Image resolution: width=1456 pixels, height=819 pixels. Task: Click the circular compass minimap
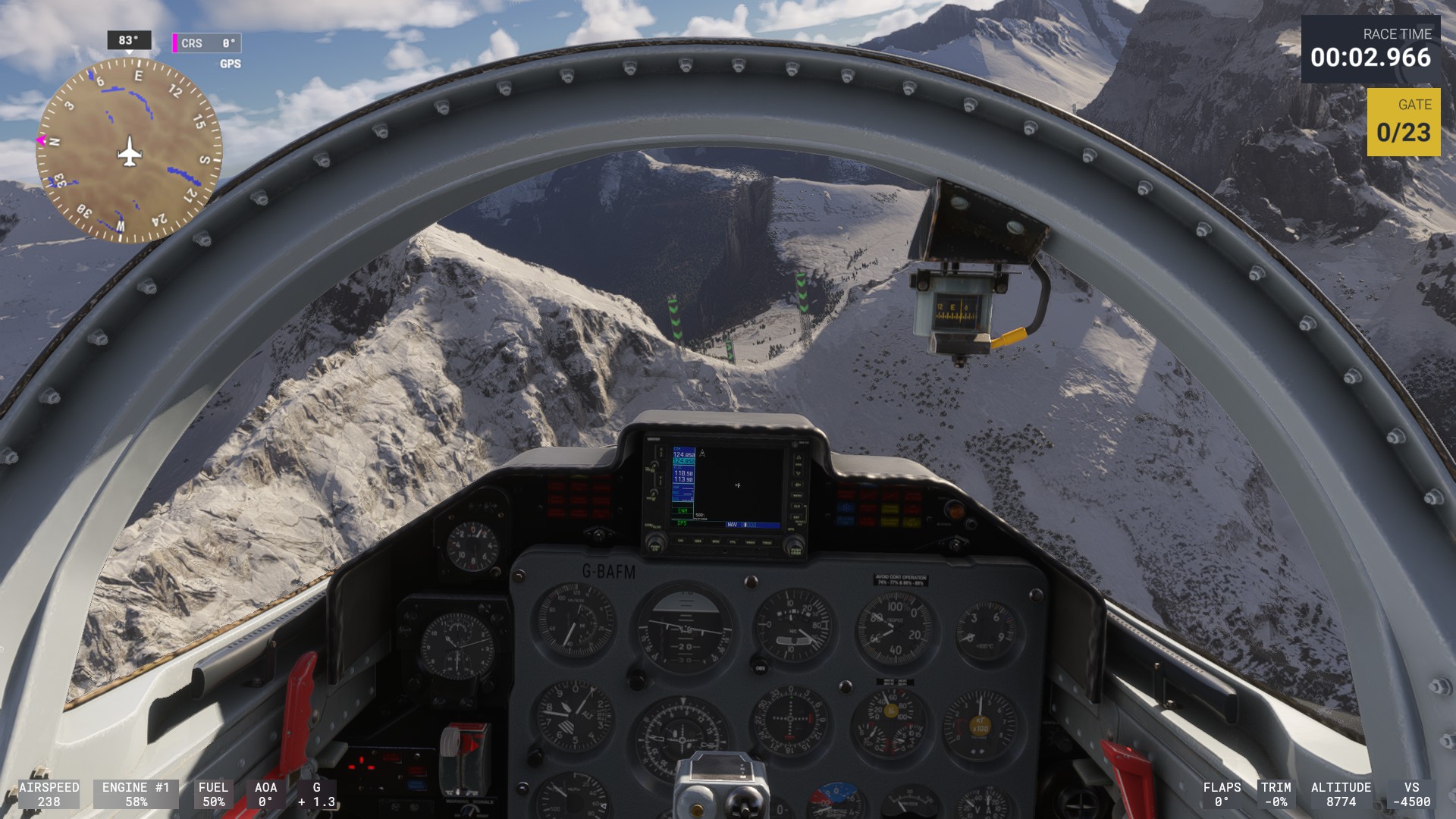130,152
